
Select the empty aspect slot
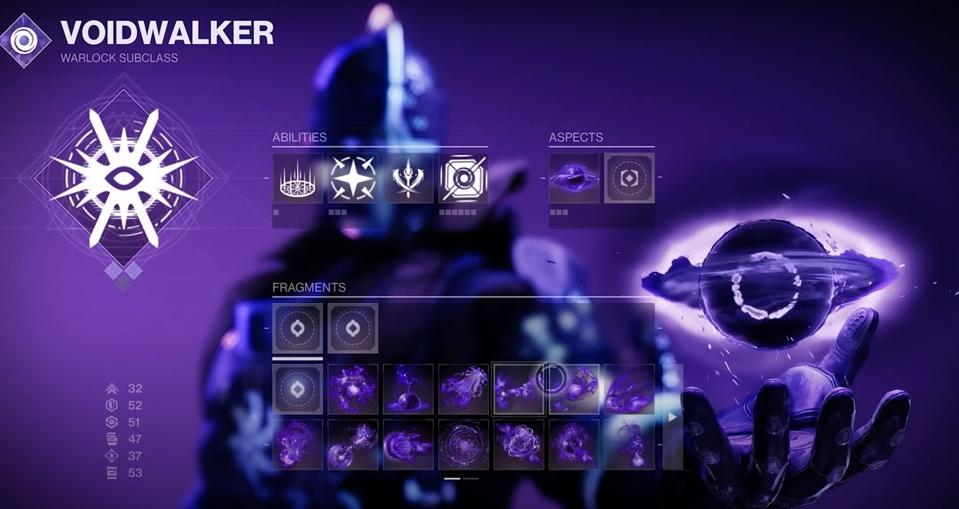pyautogui.click(x=629, y=178)
